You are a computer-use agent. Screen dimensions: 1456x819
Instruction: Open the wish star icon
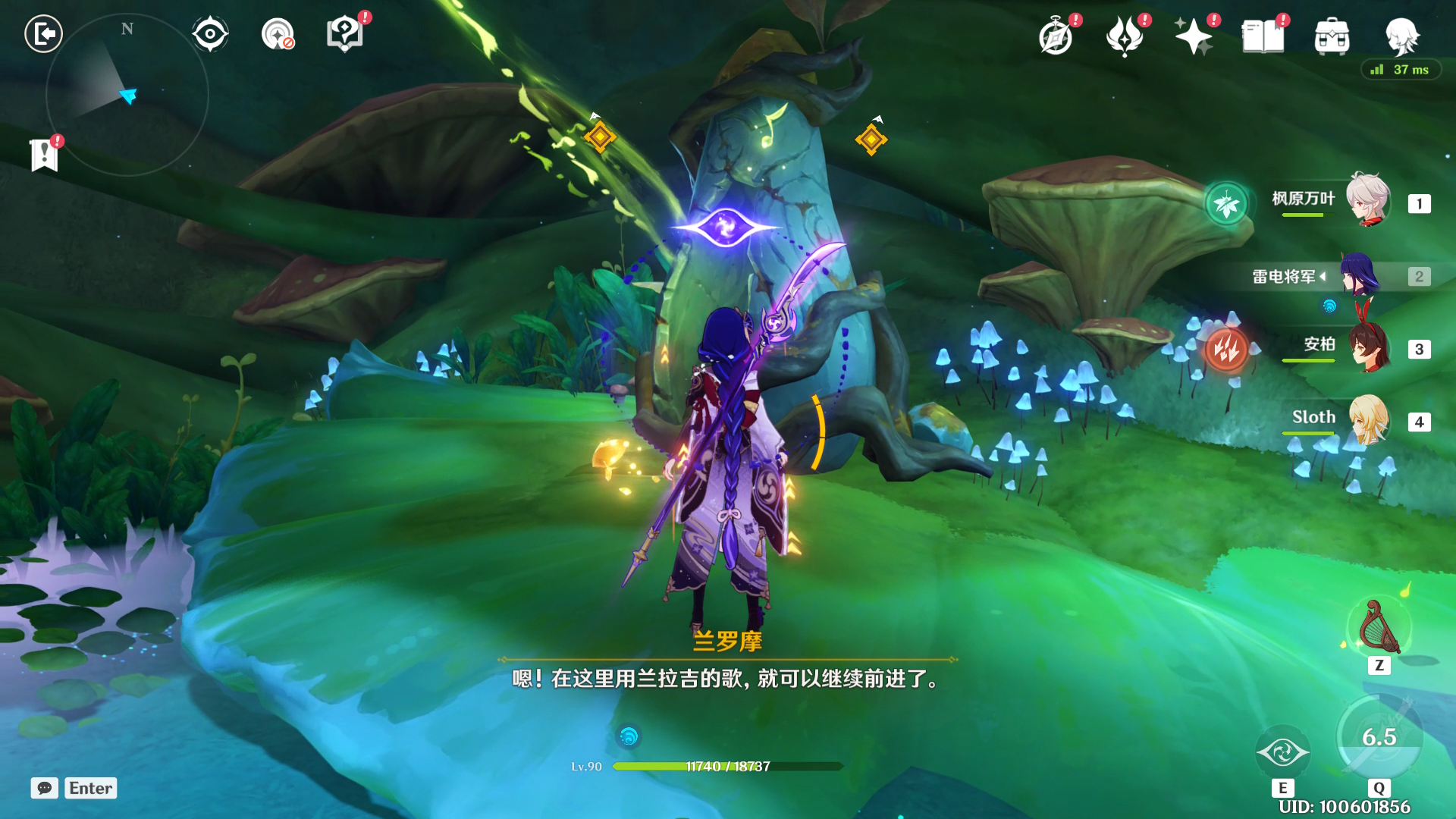pyautogui.click(x=1193, y=36)
